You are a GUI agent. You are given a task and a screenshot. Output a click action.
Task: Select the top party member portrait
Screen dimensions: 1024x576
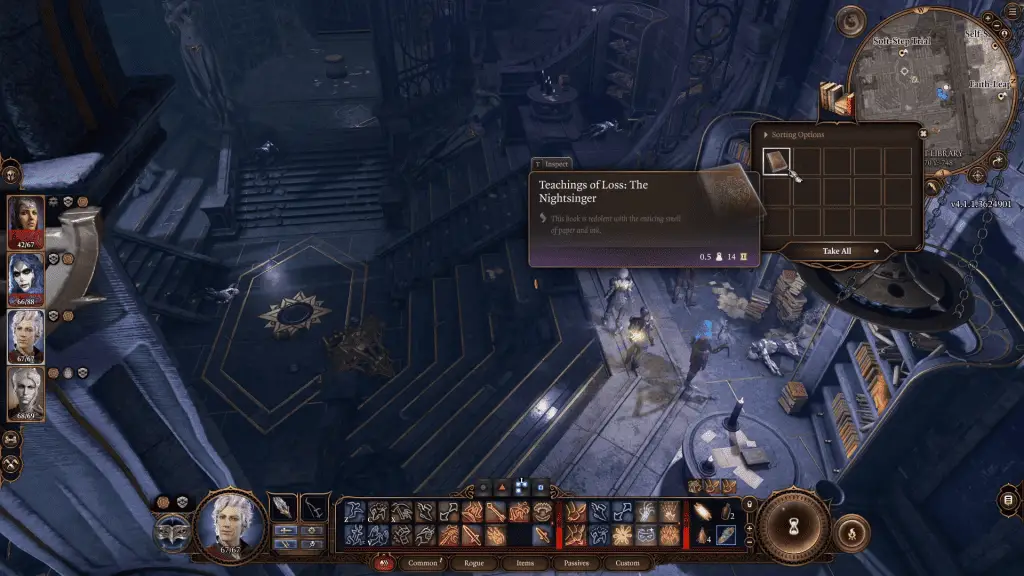tap(26, 220)
